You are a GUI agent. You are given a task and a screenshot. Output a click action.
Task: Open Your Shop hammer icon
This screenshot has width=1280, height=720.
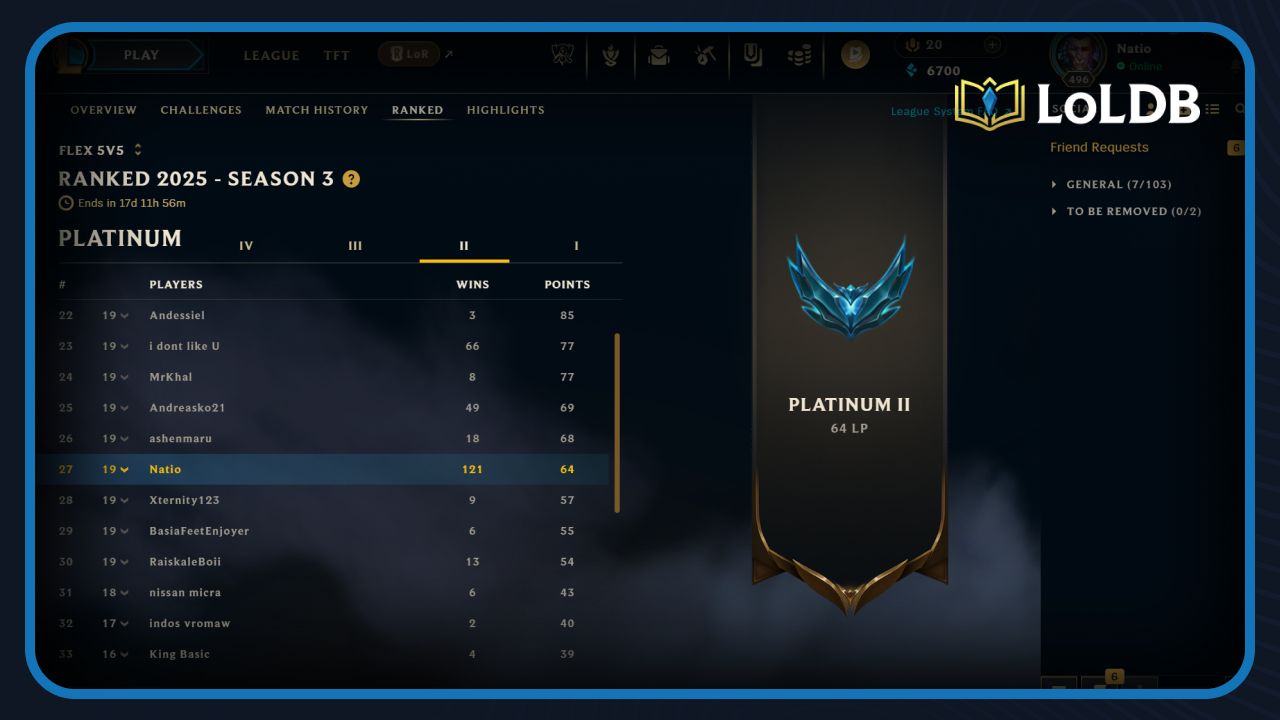(705, 55)
